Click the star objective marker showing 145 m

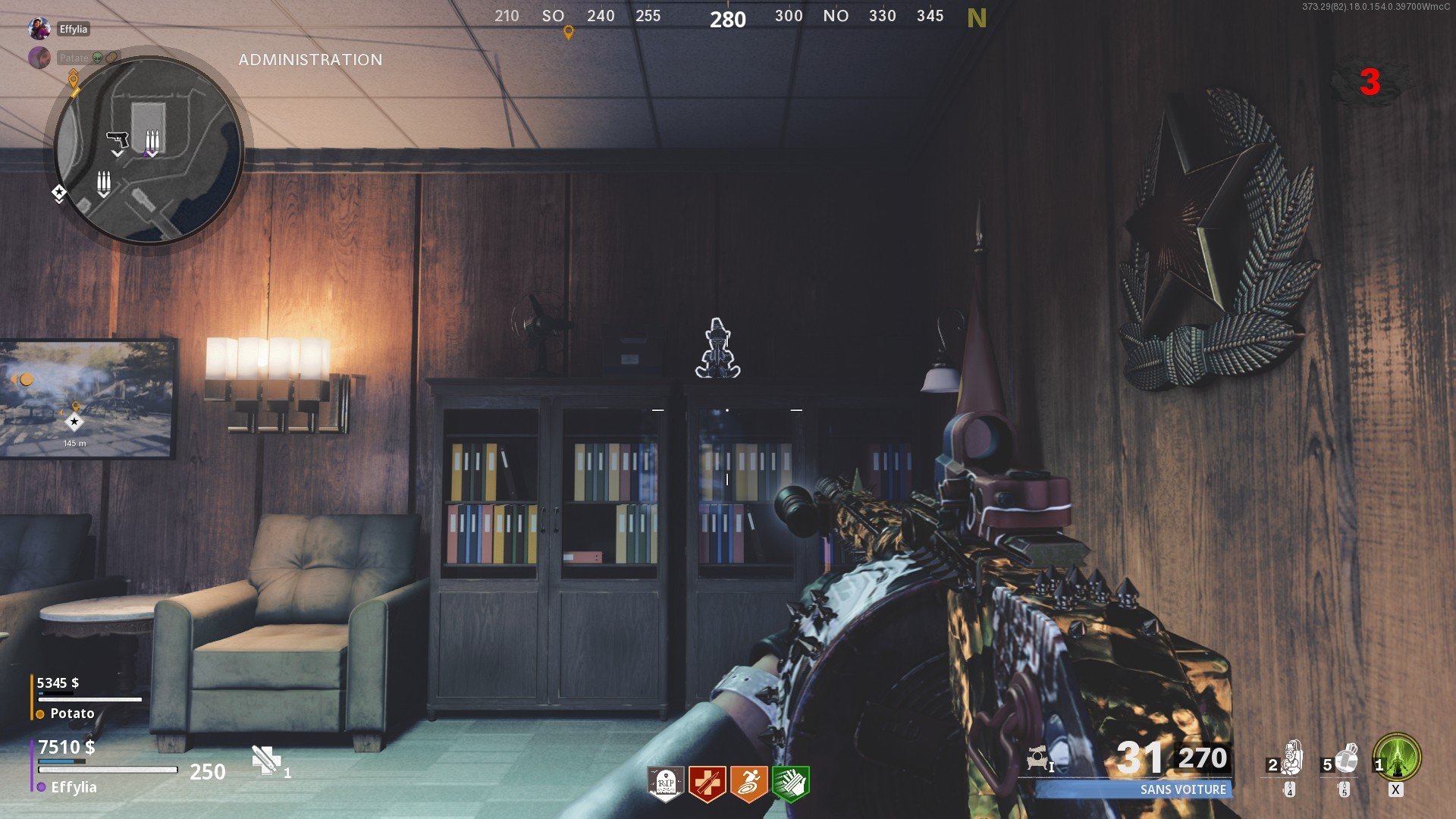pos(73,422)
